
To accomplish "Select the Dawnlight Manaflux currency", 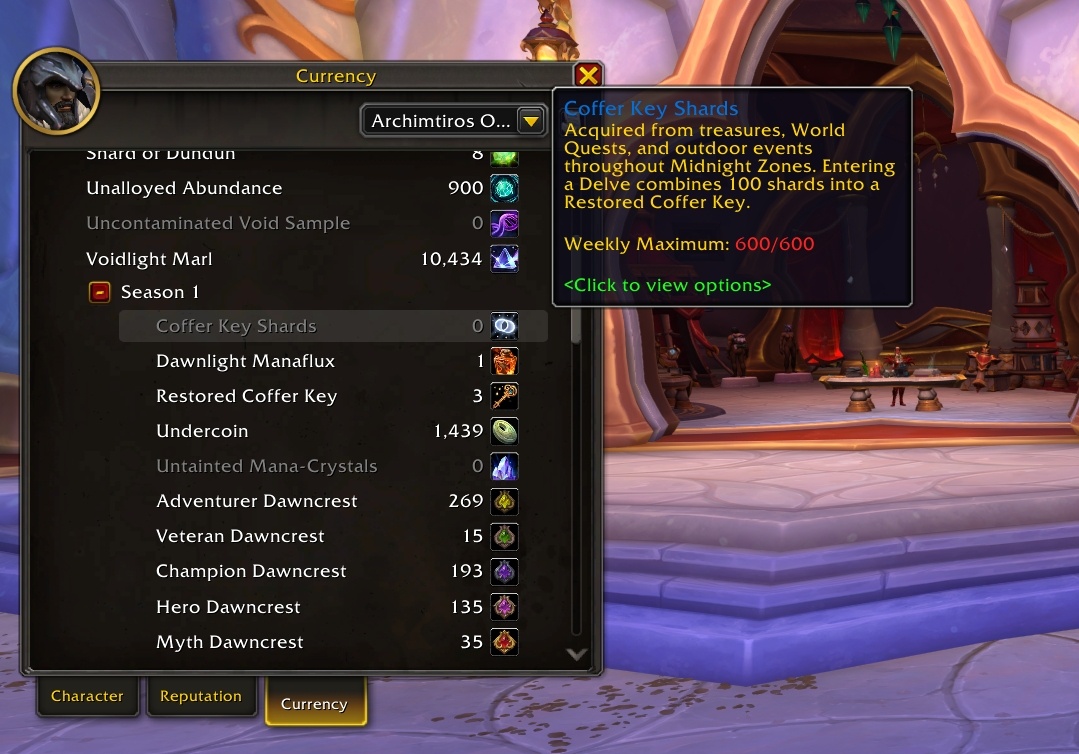I will click(x=333, y=361).
